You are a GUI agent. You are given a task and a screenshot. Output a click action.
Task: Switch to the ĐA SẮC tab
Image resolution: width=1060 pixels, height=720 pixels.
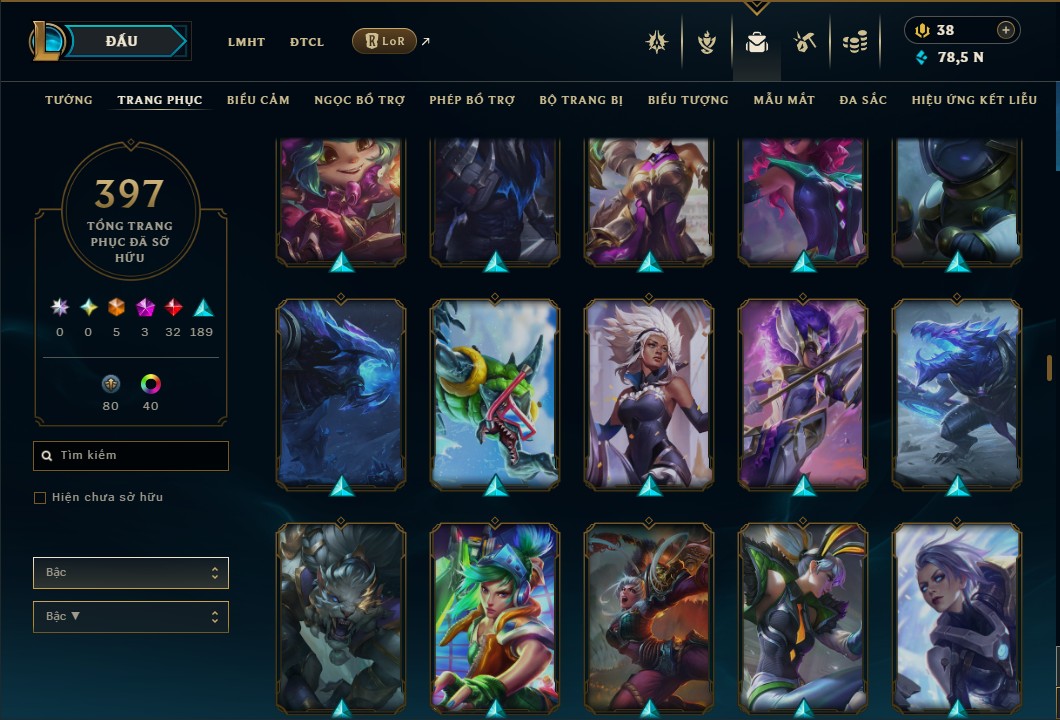(x=863, y=100)
